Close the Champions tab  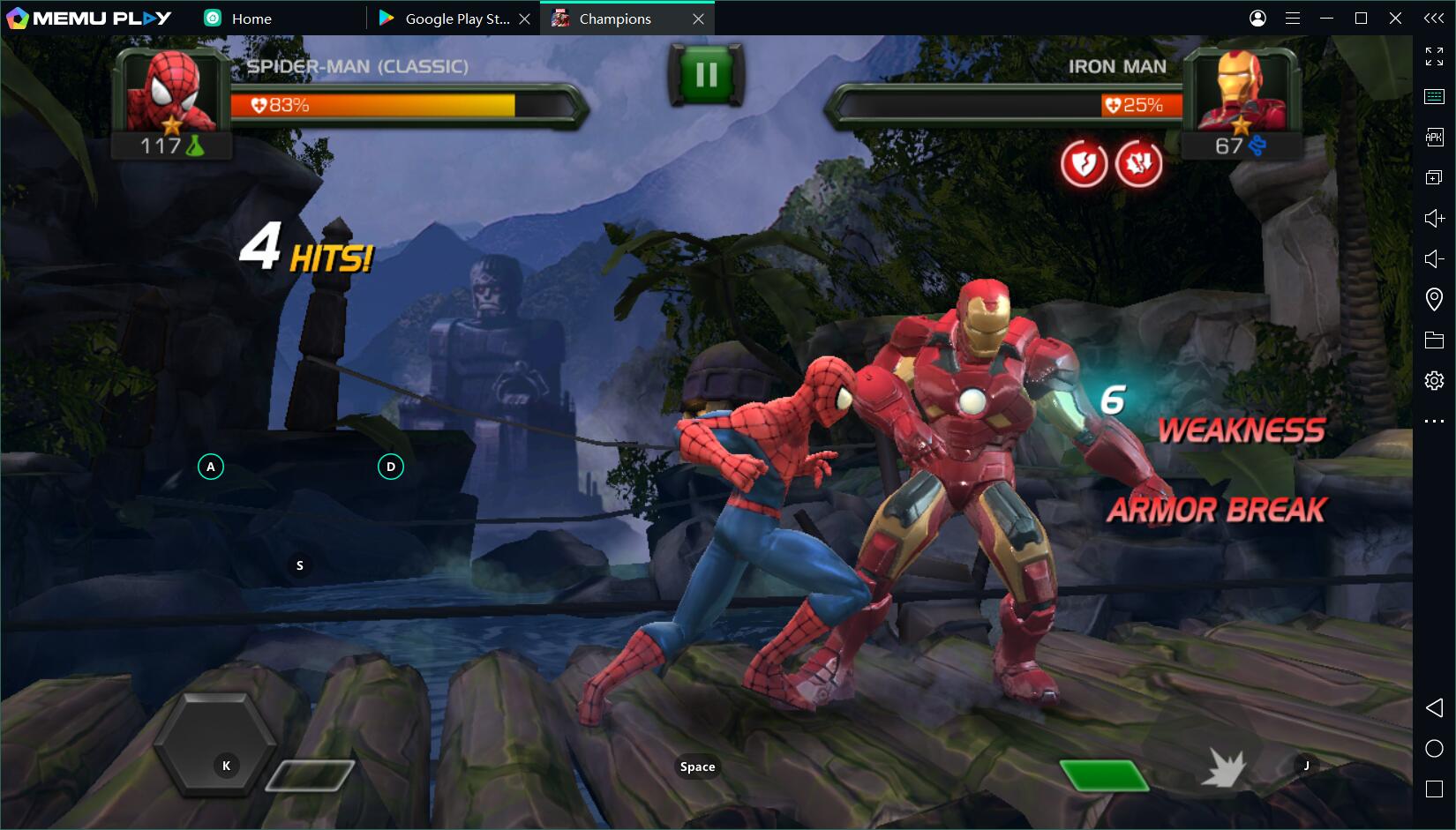(x=698, y=19)
